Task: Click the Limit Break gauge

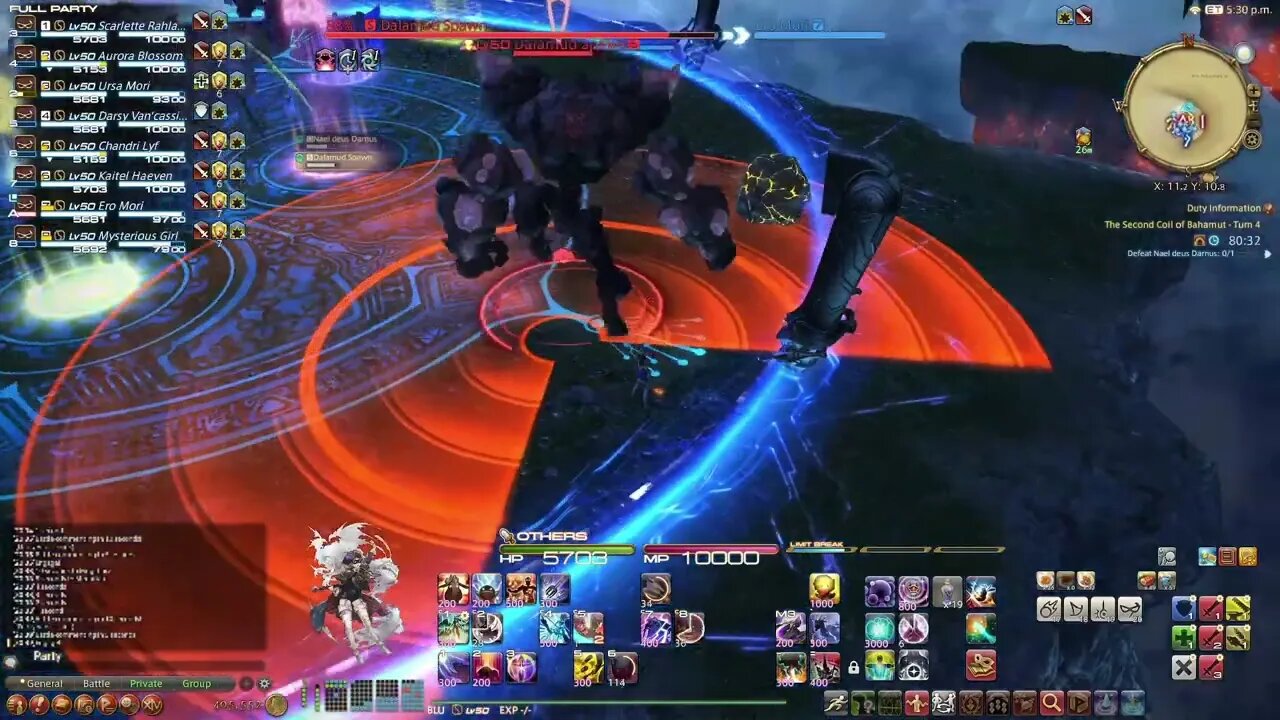Action: pyautogui.click(x=900, y=548)
